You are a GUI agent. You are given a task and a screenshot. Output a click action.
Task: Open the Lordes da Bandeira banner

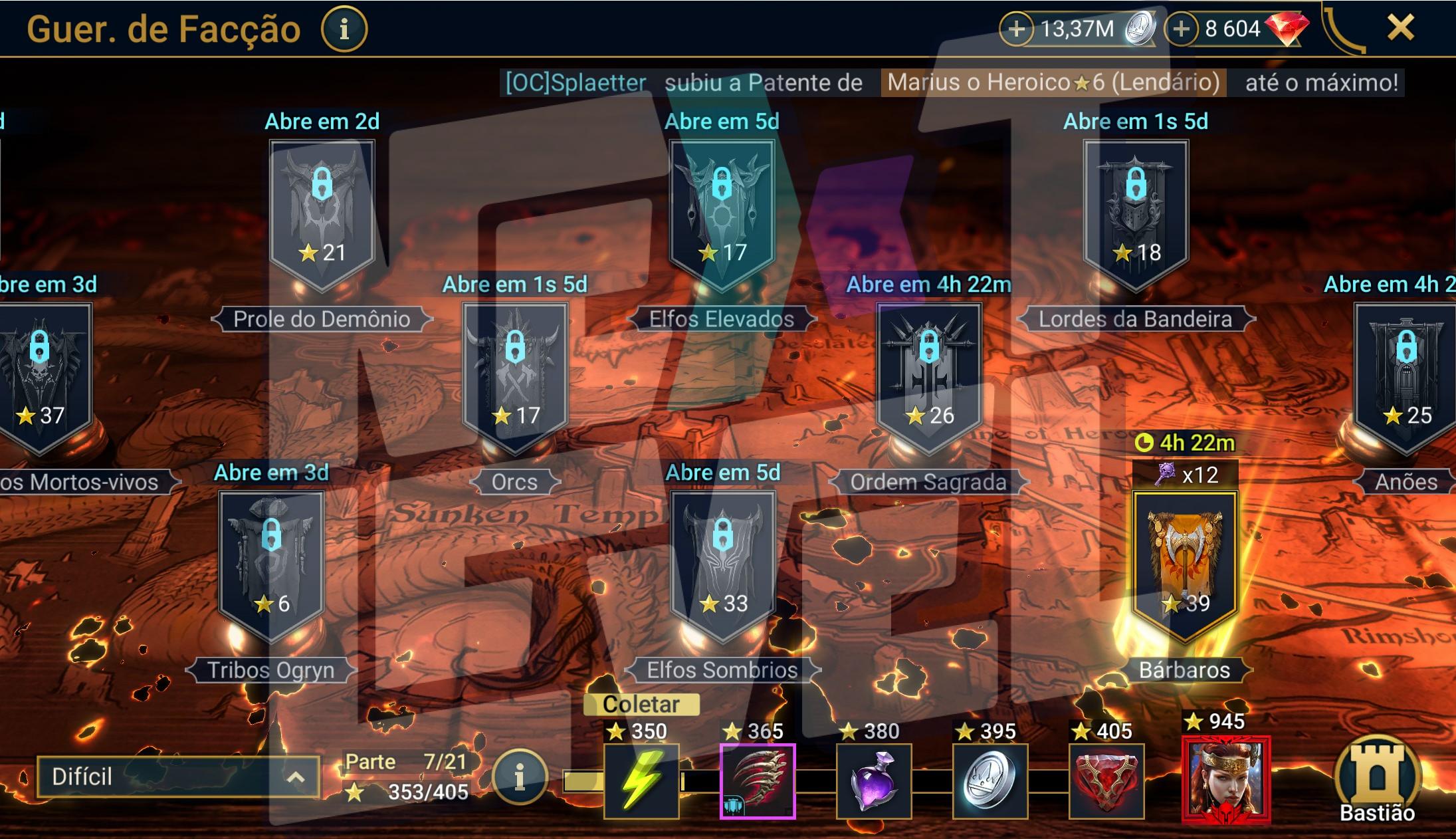[x=1136, y=213]
